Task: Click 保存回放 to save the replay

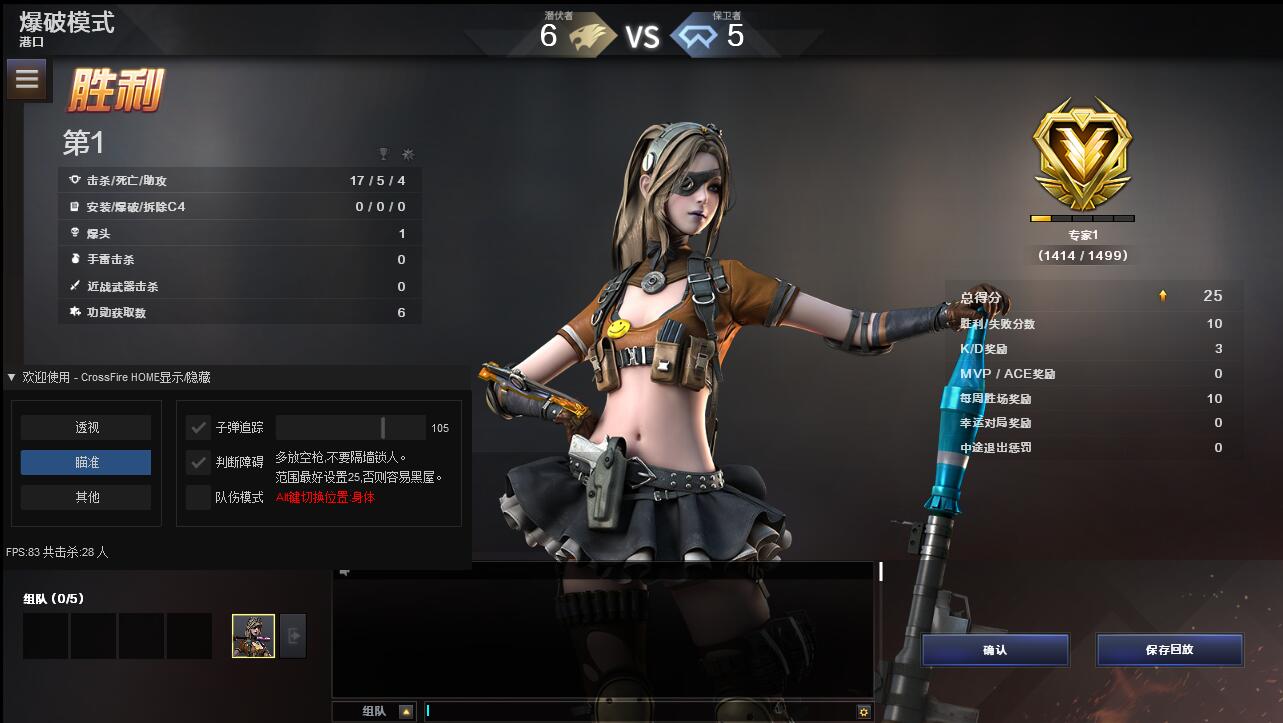Action: point(1169,650)
